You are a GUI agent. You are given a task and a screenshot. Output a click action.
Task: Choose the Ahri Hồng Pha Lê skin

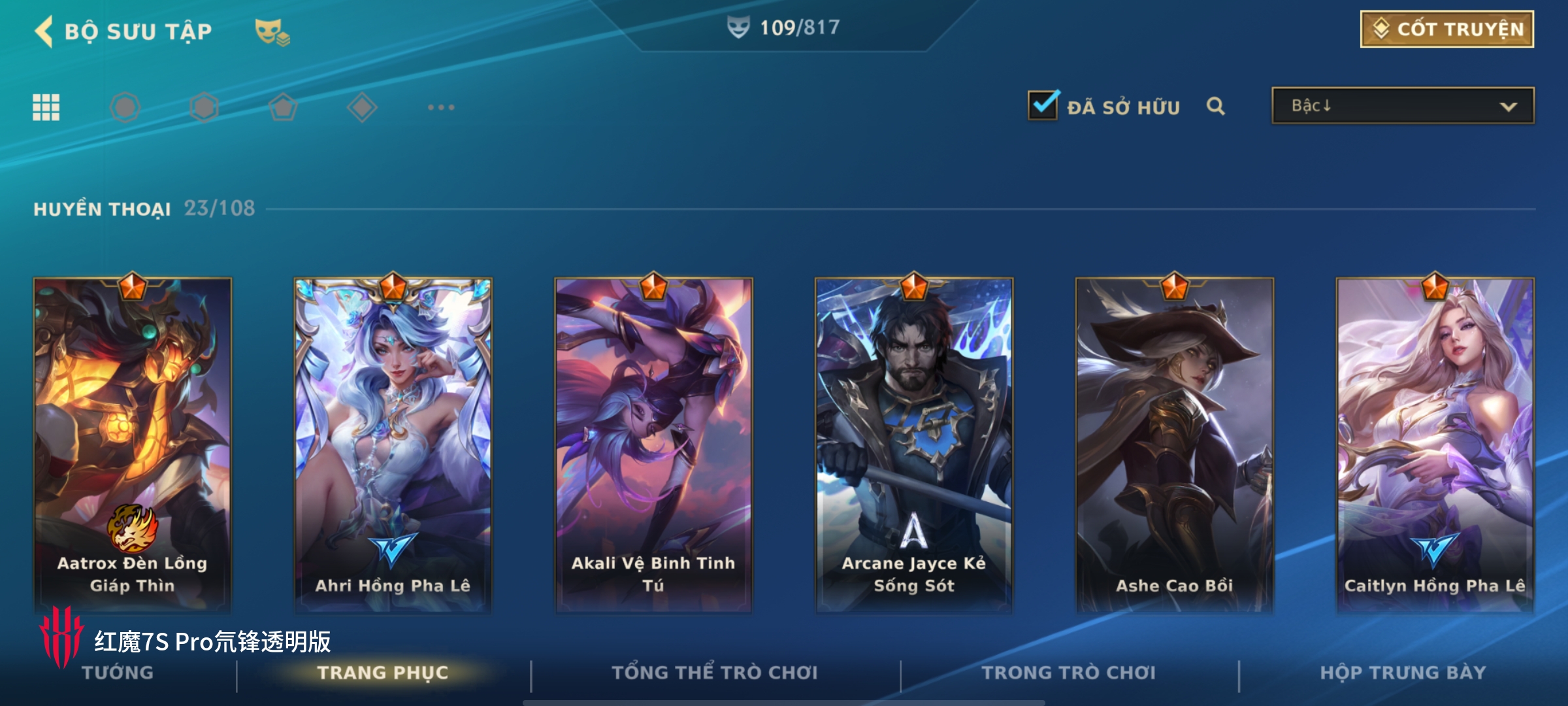393,445
